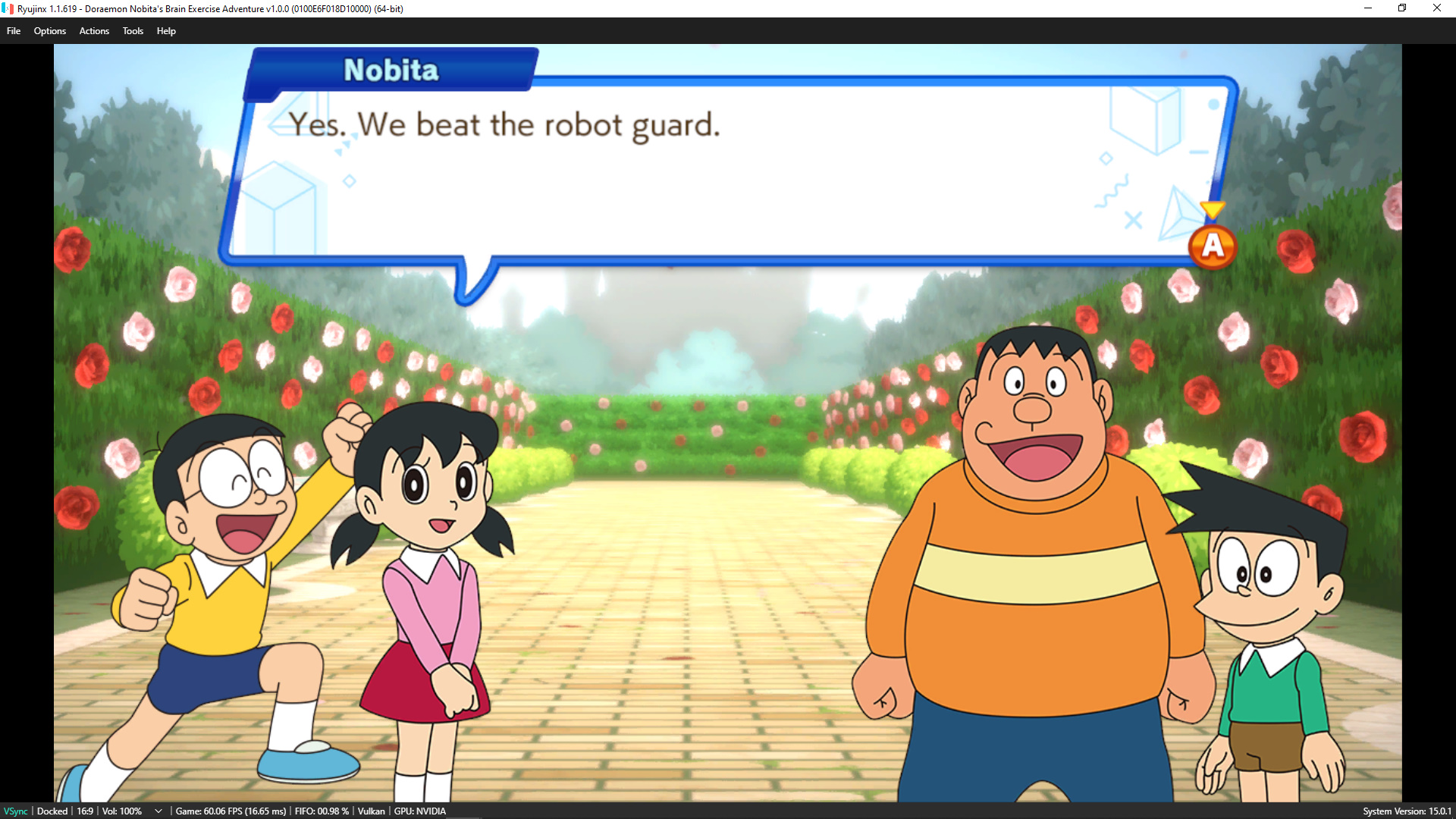
Task: Toggle the 16:9 aspect ratio setting
Action: [x=83, y=811]
